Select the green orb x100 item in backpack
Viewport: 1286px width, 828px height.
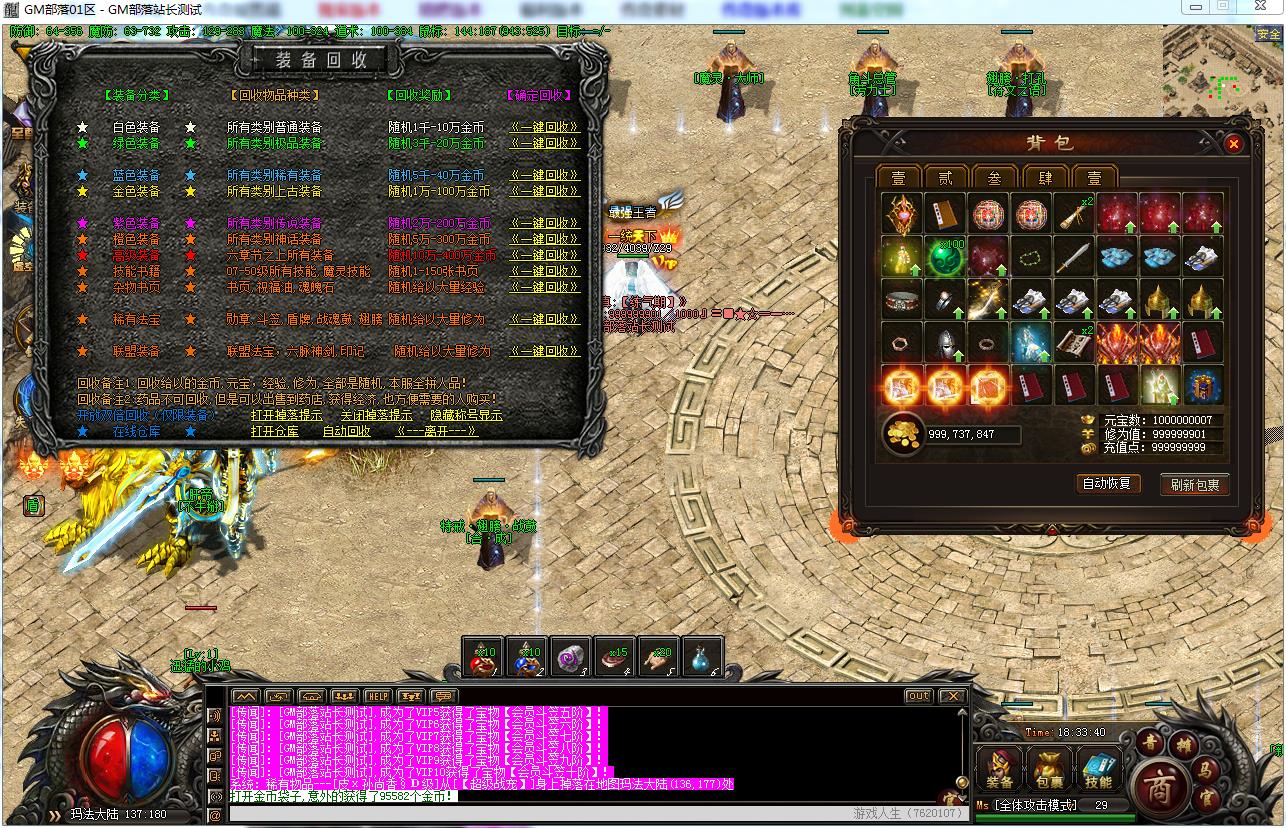point(945,256)
